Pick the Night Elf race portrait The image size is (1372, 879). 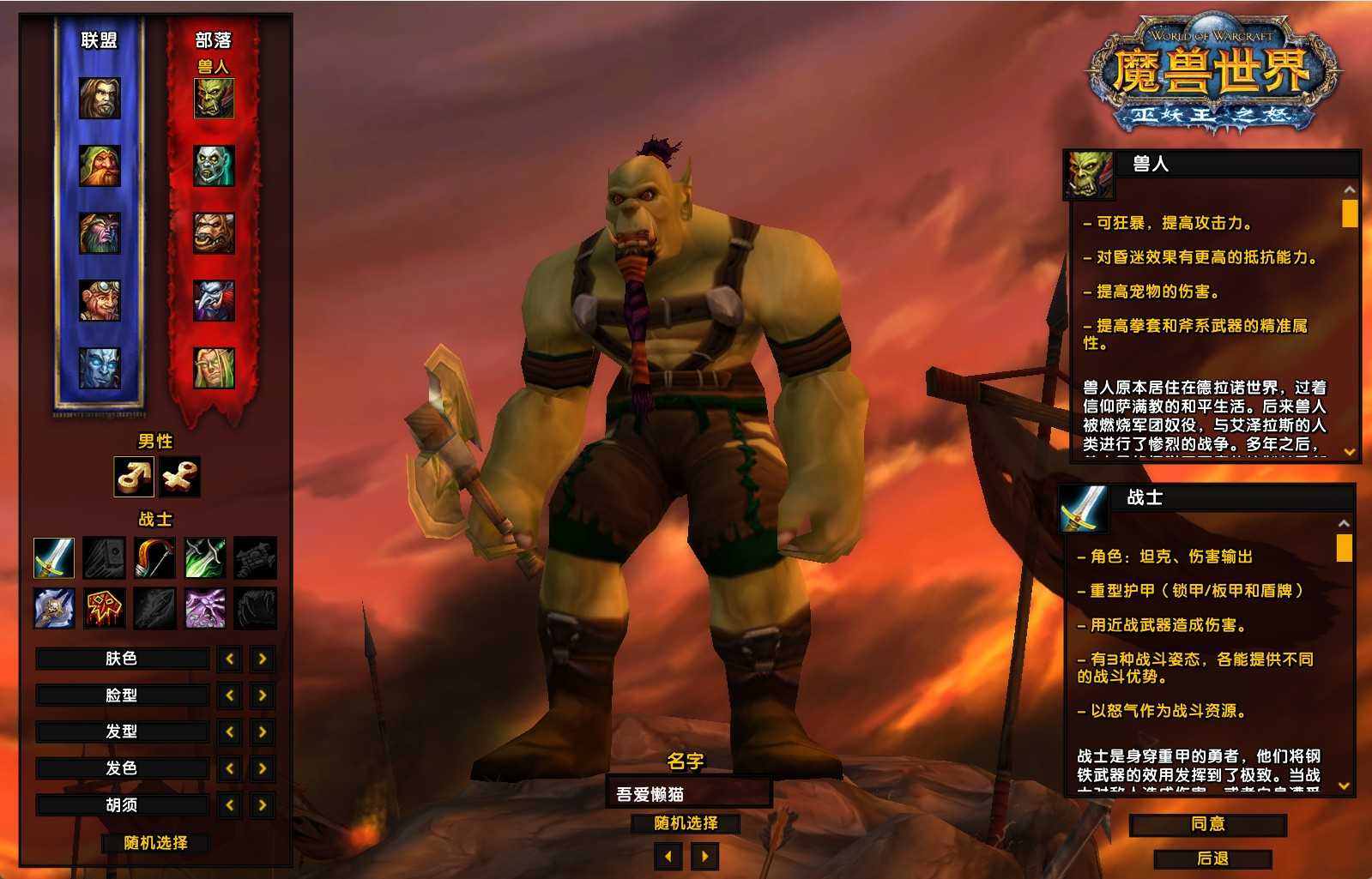click(100, 233)
